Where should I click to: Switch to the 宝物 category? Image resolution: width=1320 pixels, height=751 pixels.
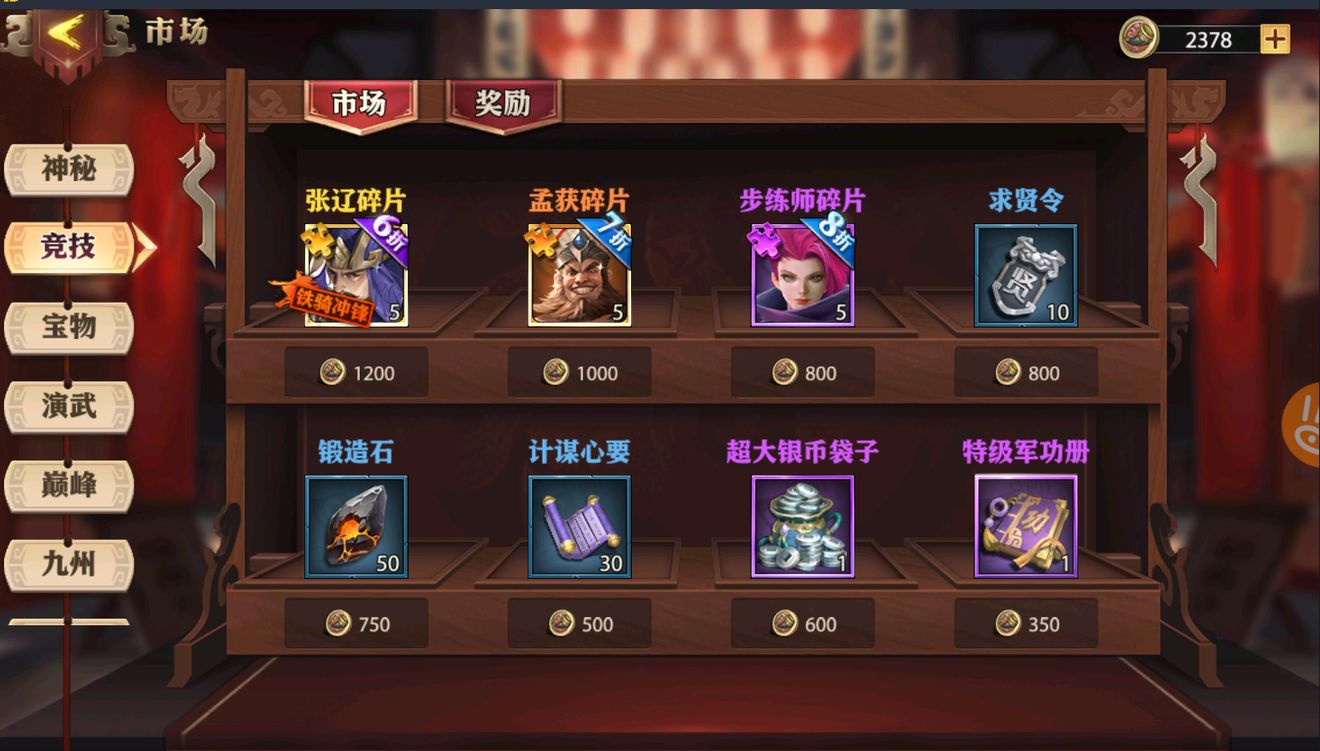coord(70,327)
